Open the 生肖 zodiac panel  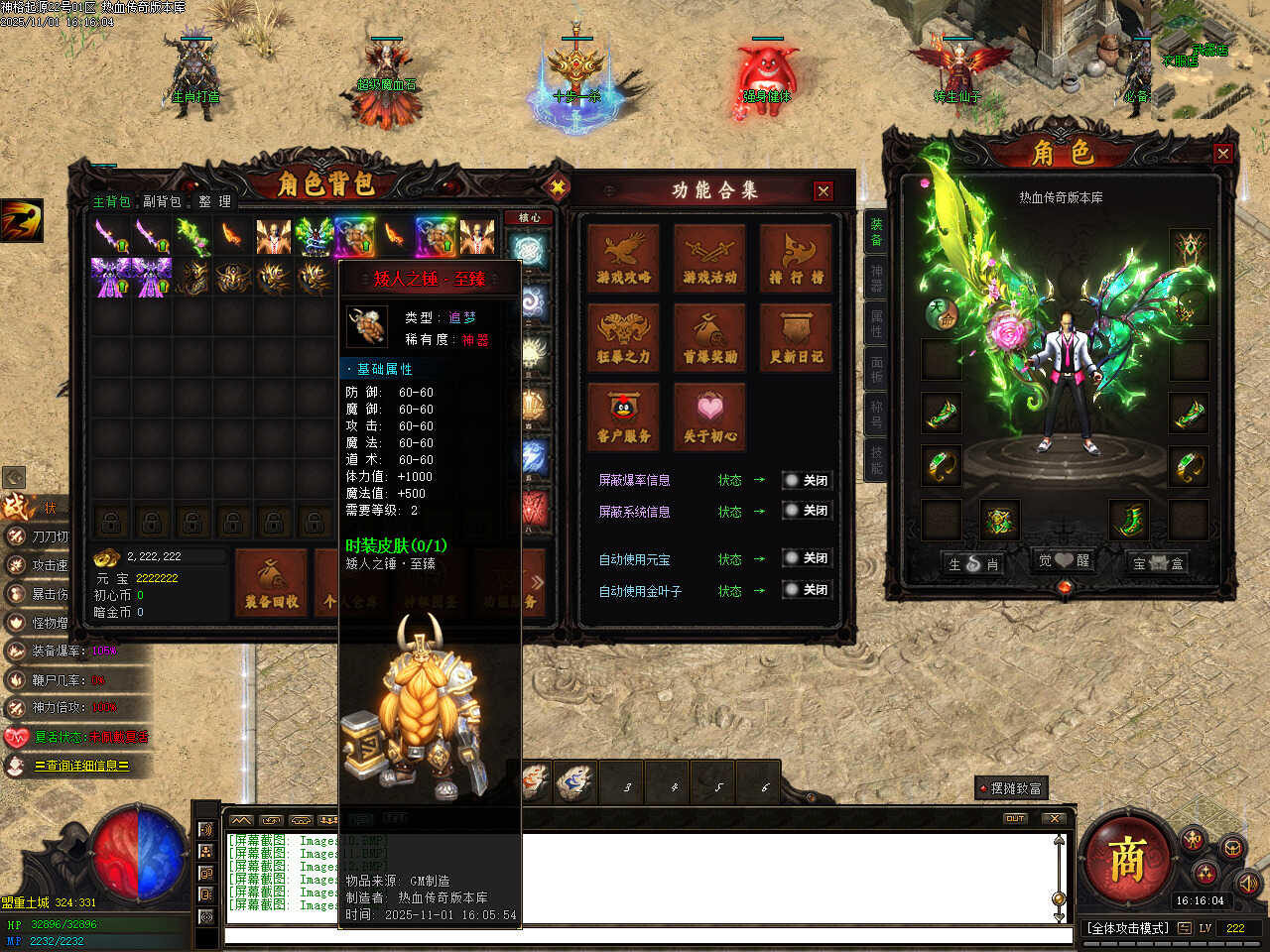click(973, 562)
